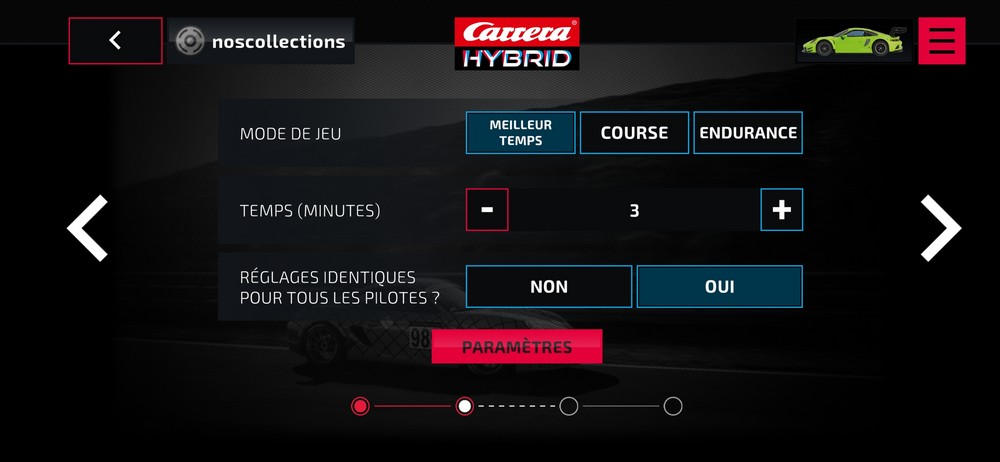Open the red hamburger menu
This screenshot has width=1000, height=462.
click(941, 41)
